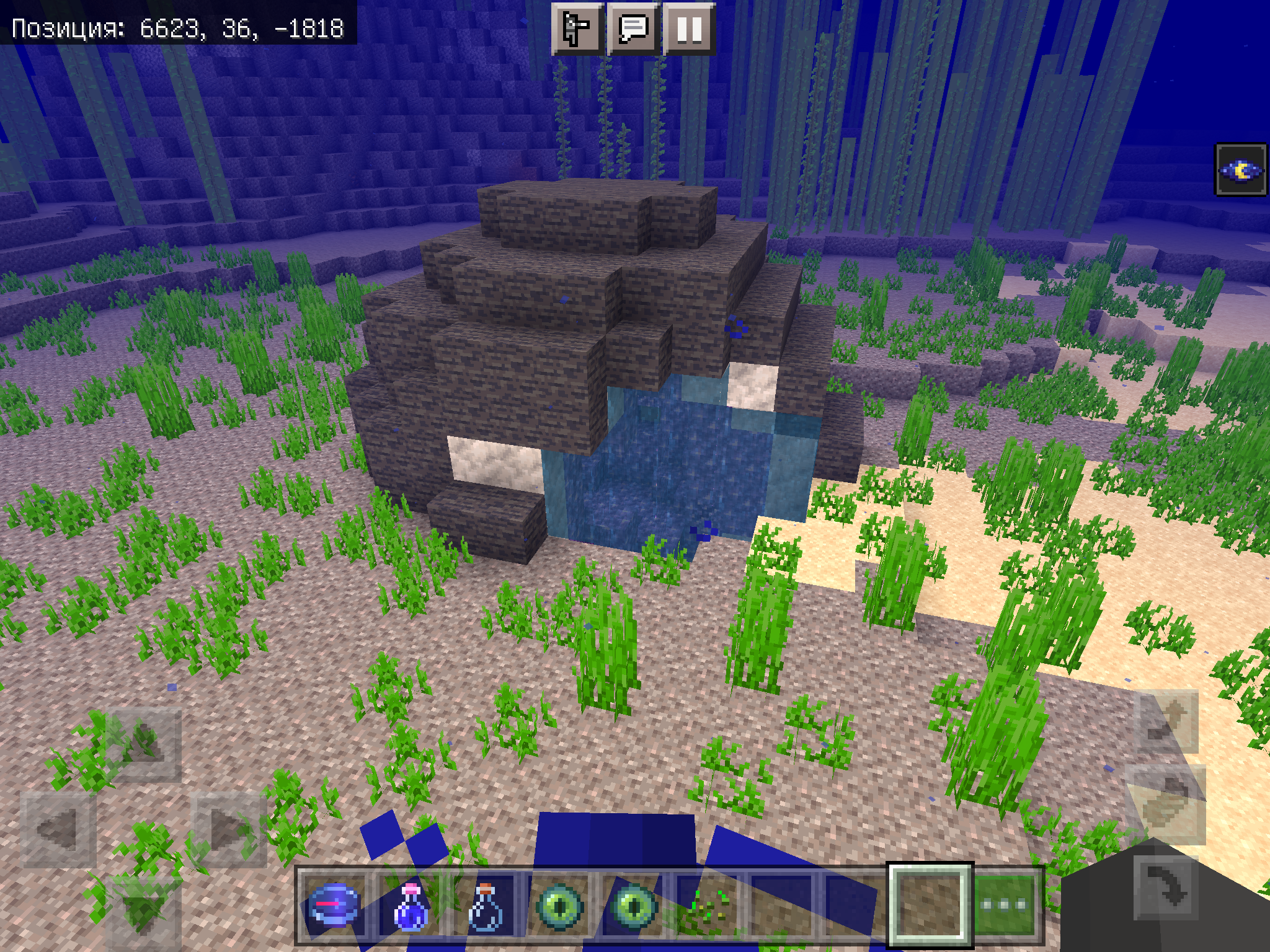Open the emote menu button
The image size is (1270, 952).
pyautogui.click(x=577, y=29)
